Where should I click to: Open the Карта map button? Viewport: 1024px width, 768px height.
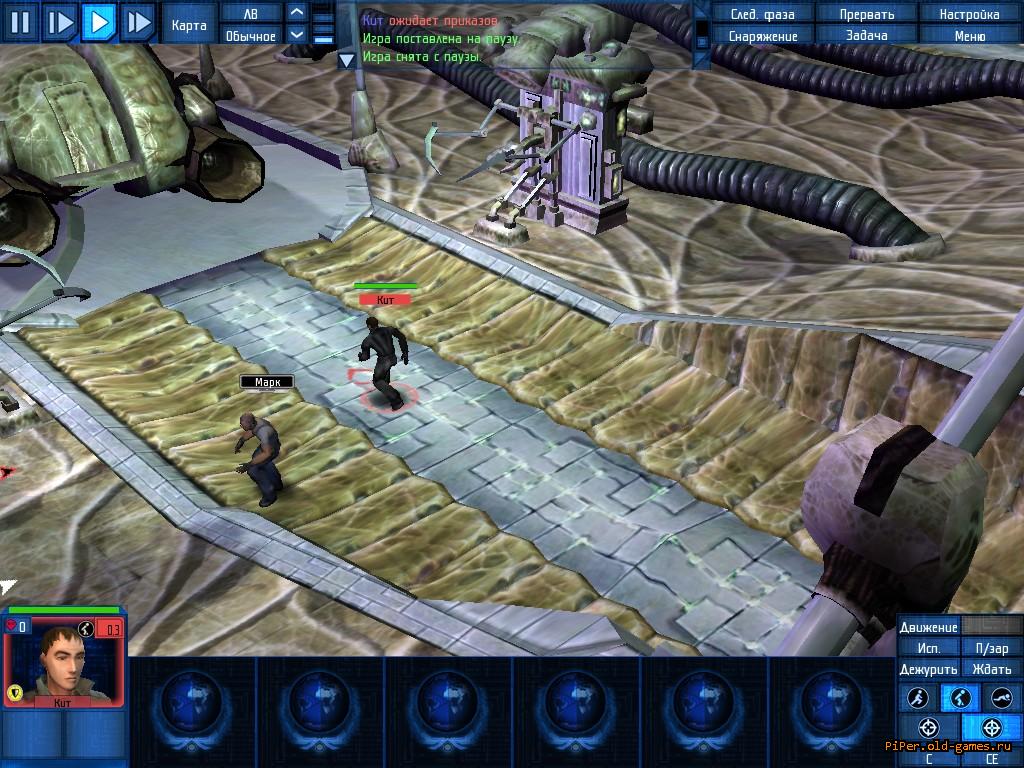point(190,25)
